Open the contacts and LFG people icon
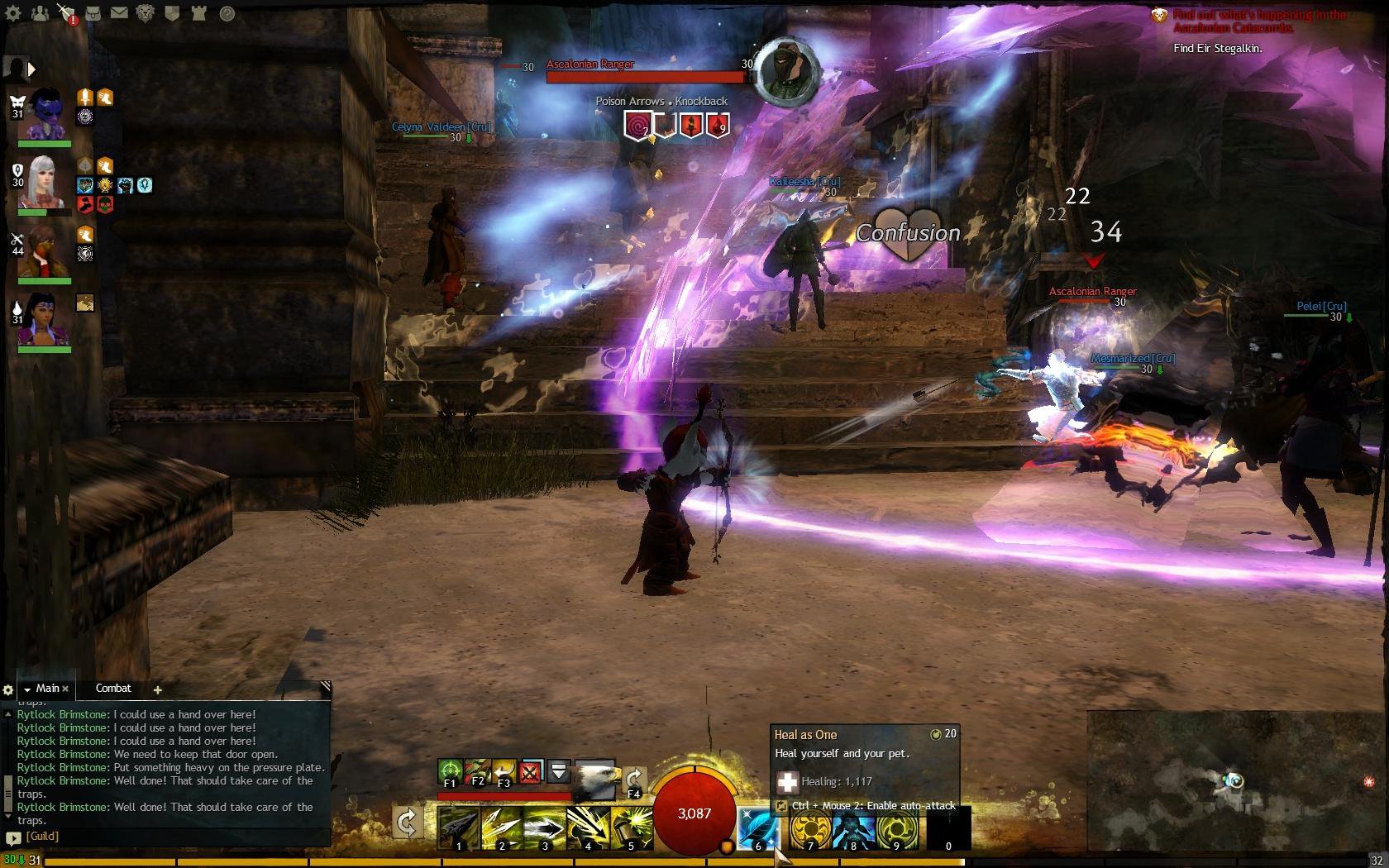Viewport: 1389px width, 868px height. click(x=39, y=12)
